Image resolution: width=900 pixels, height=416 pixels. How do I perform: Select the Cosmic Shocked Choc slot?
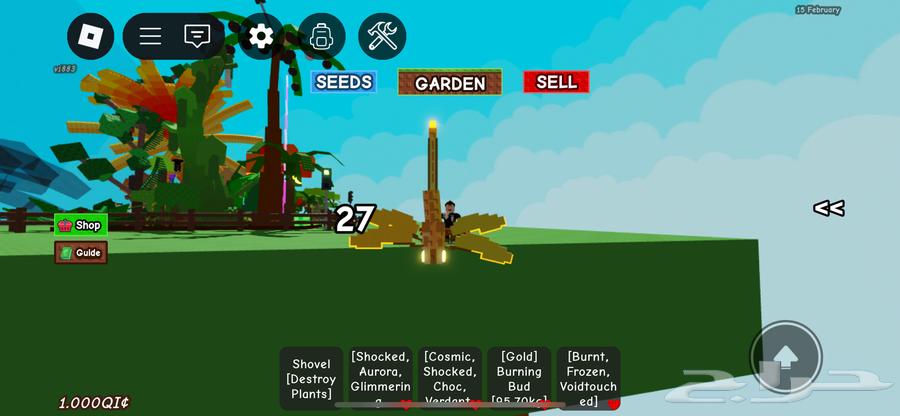pyautogui.click(x=450, y=378)
